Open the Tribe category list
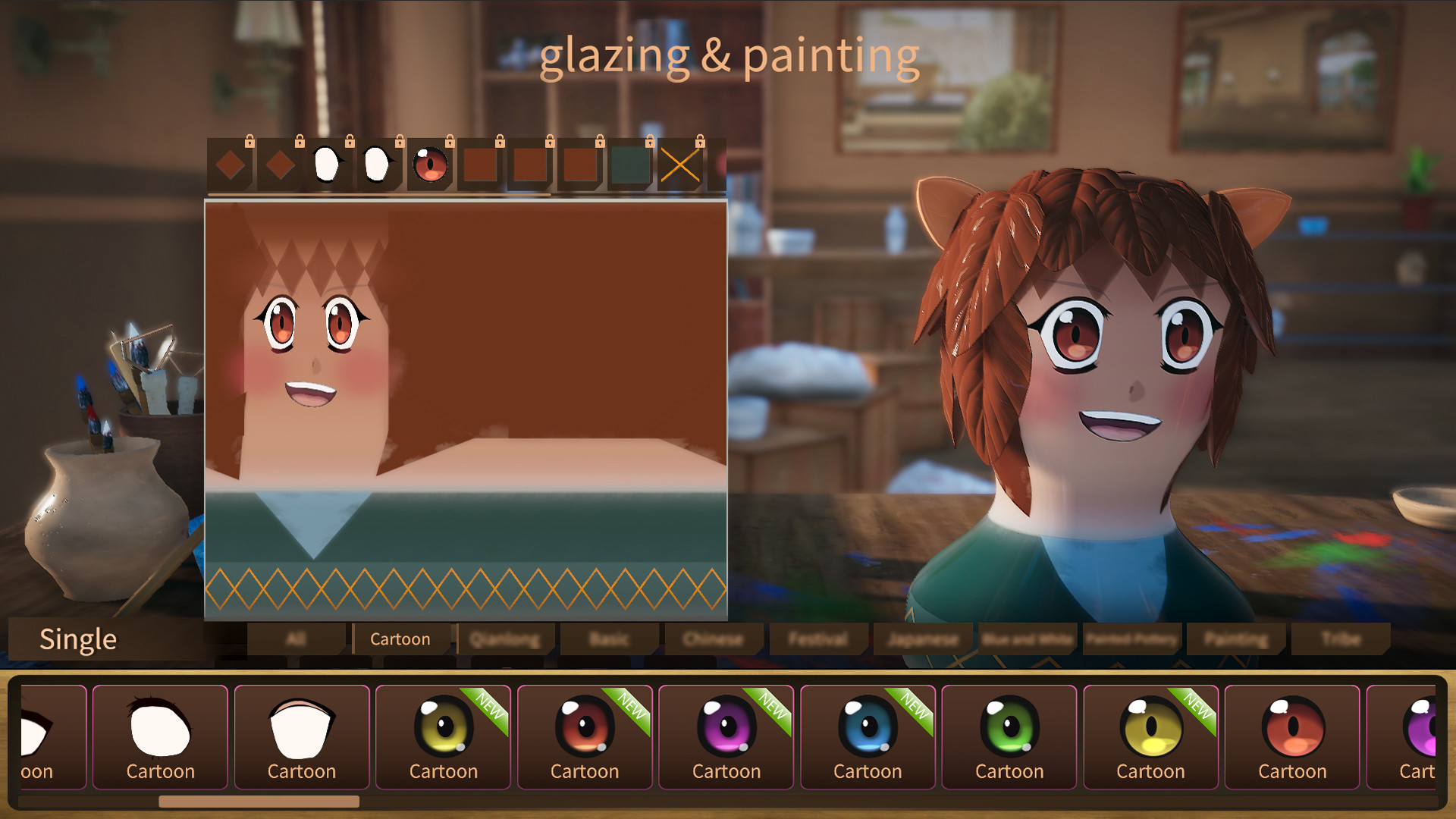Viewport: 1456px width, 819px height. [1341, 639]
